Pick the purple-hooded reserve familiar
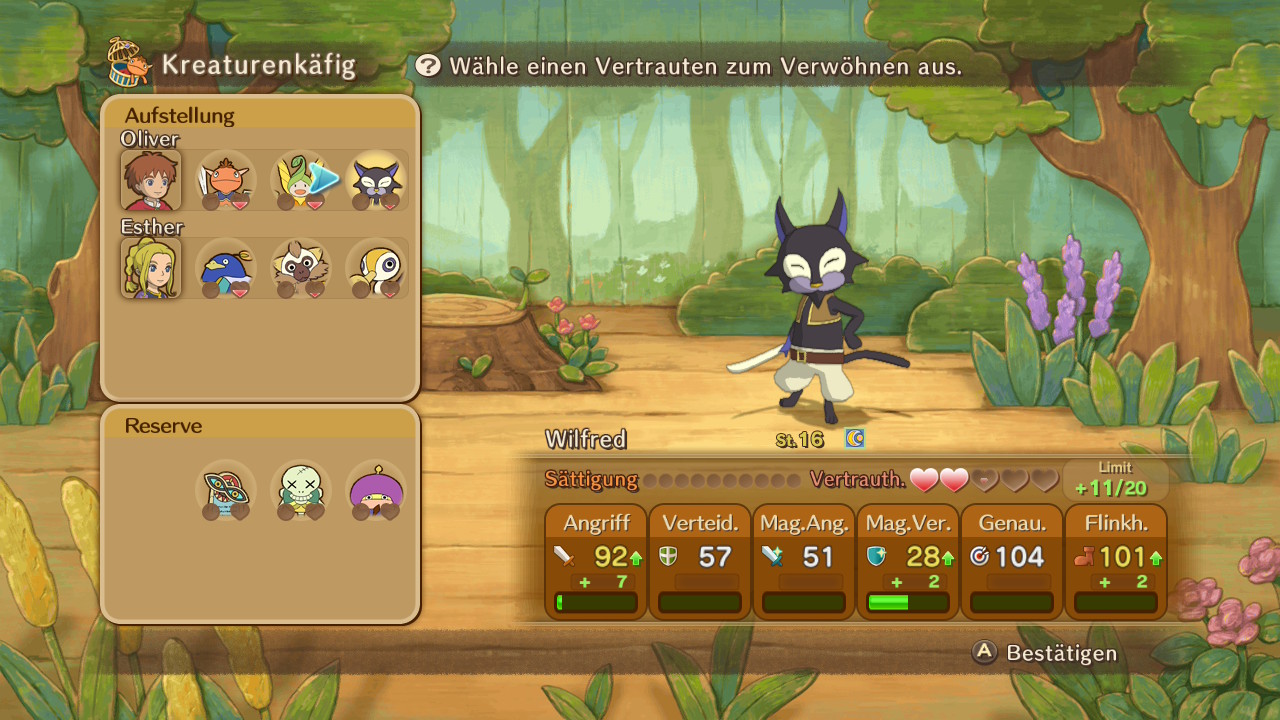This screenshot has height=720, width=1280. (376, 490)
